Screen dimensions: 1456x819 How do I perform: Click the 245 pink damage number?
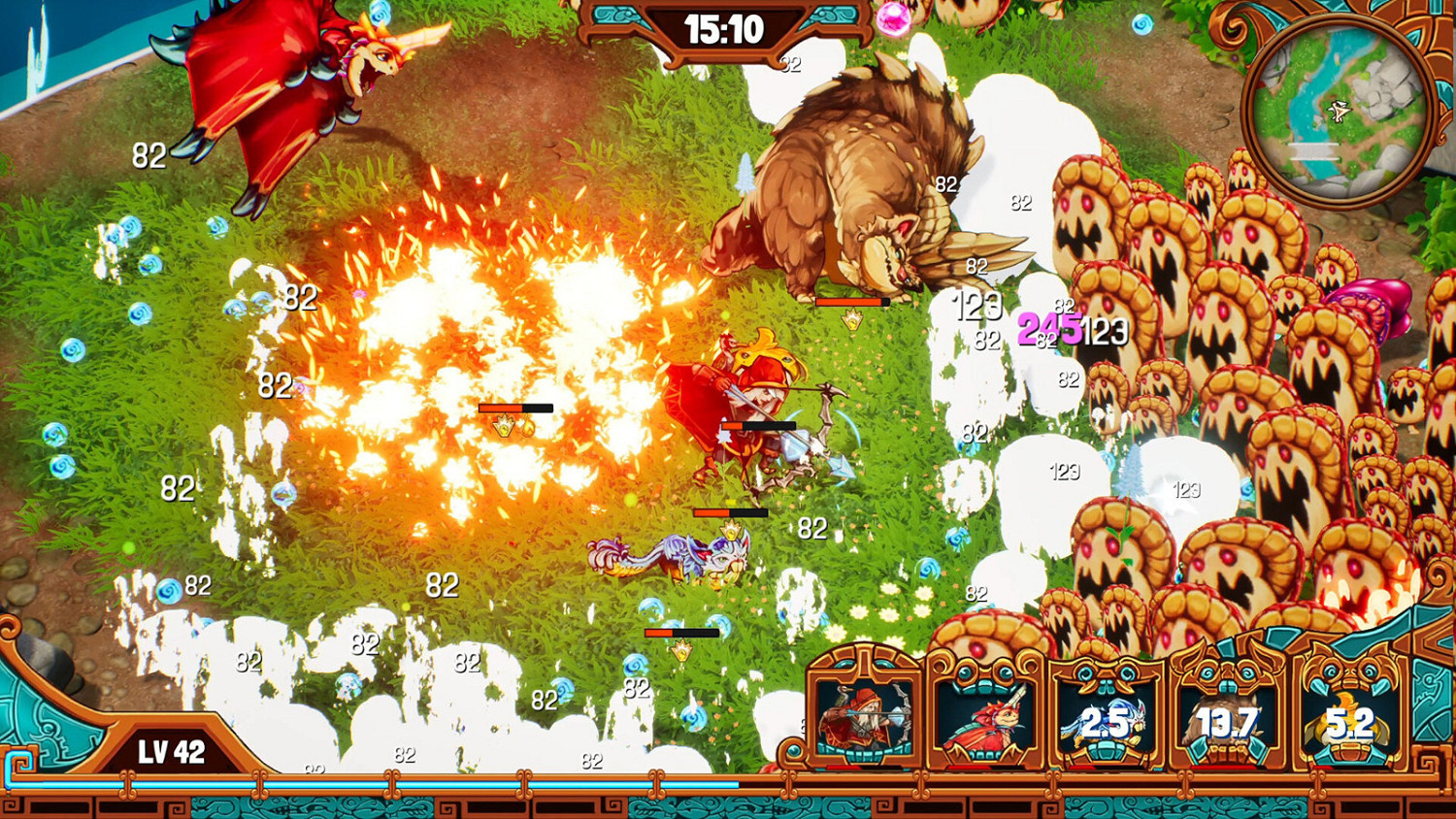(x=1048, y=330)
